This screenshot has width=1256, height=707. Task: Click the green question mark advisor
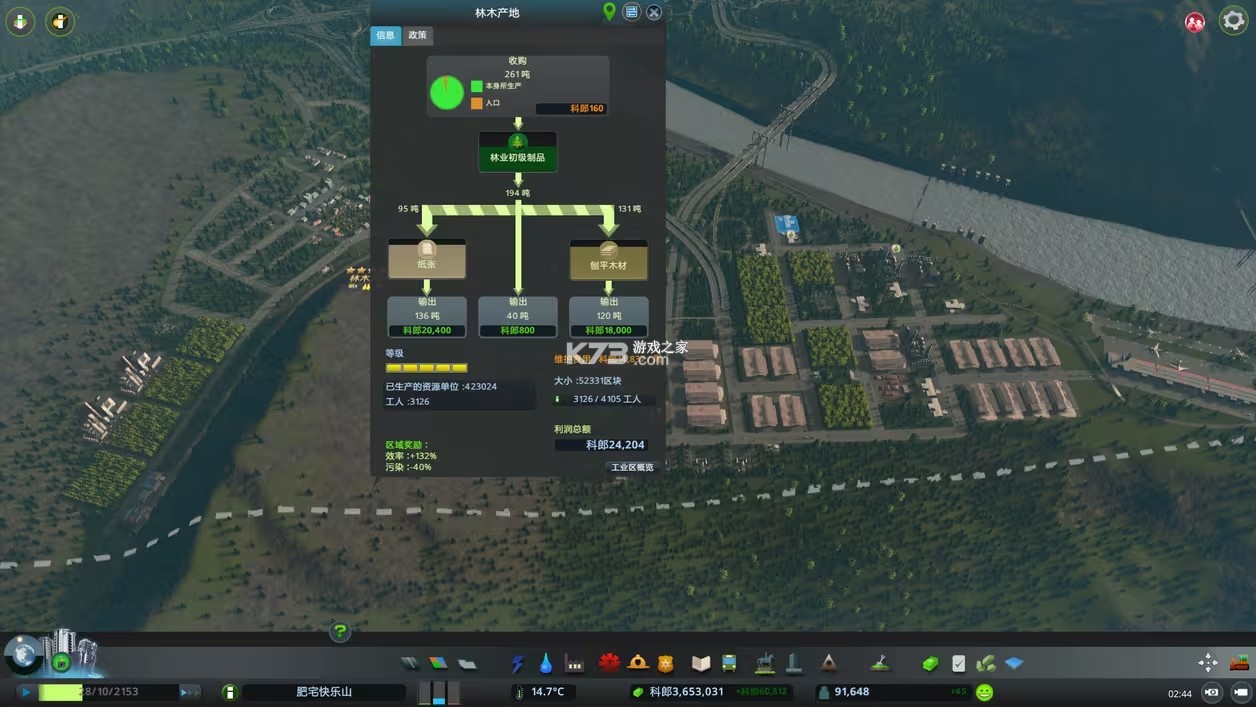[340, 631]
